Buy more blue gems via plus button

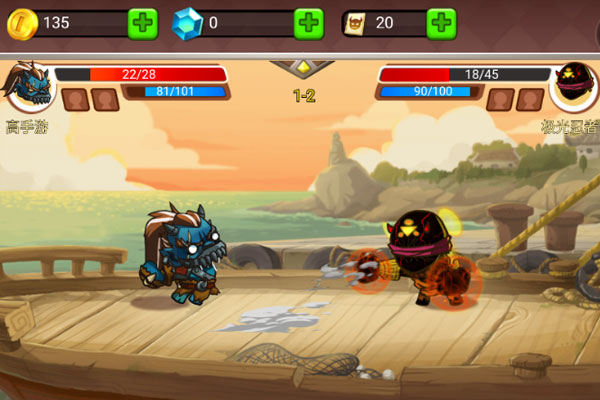[309, 22]
